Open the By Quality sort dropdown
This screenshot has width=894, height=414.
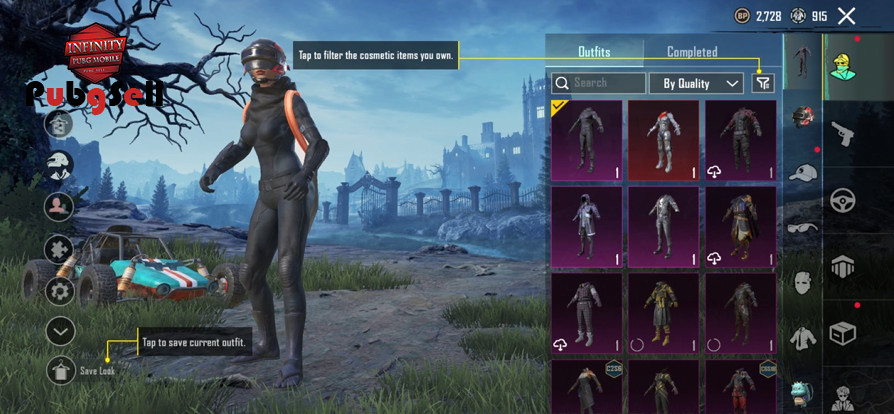695,83
